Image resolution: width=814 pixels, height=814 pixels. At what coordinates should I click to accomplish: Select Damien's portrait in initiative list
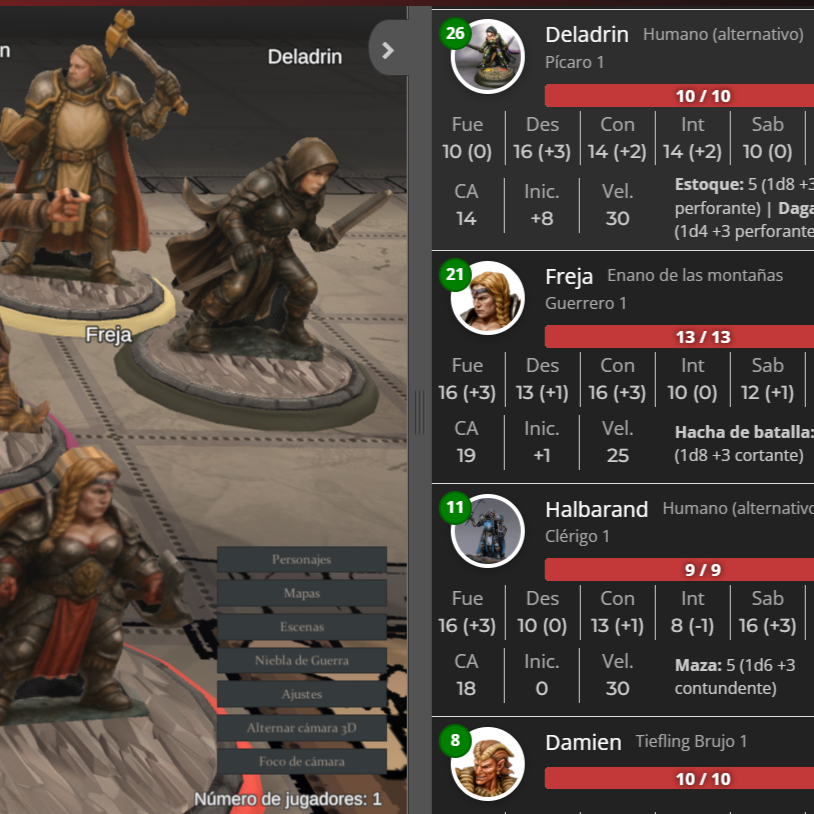point(488,764)
